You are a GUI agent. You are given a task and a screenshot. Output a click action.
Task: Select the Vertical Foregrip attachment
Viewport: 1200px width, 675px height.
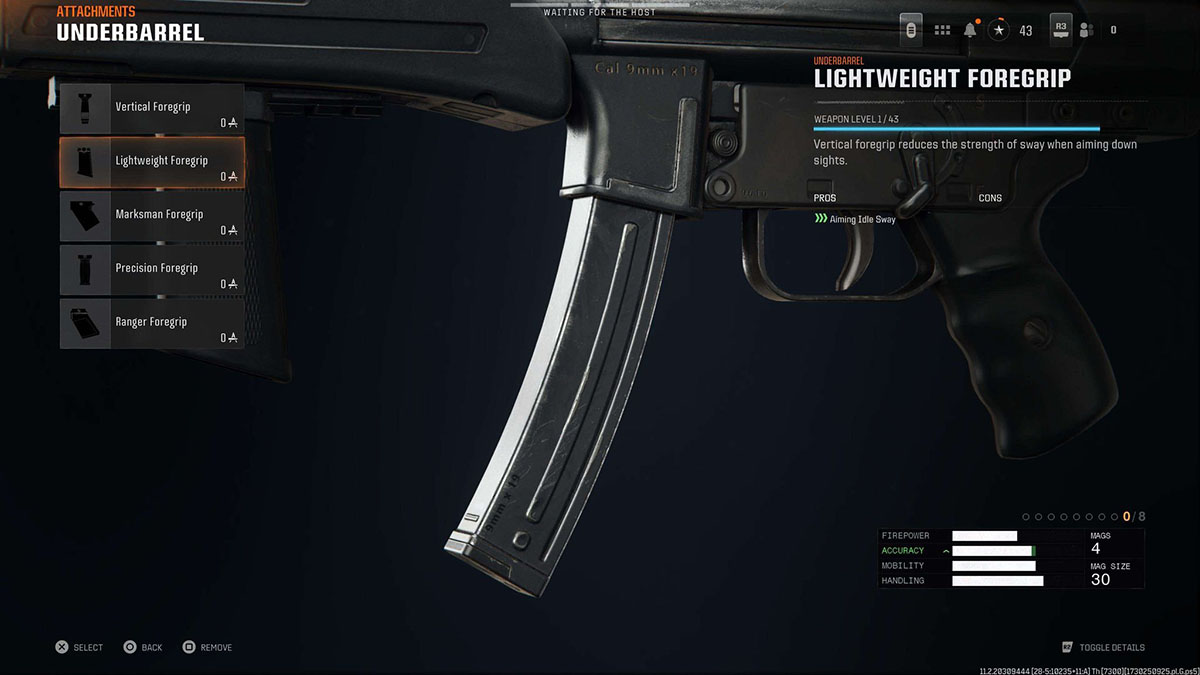[x=152, y=108]
